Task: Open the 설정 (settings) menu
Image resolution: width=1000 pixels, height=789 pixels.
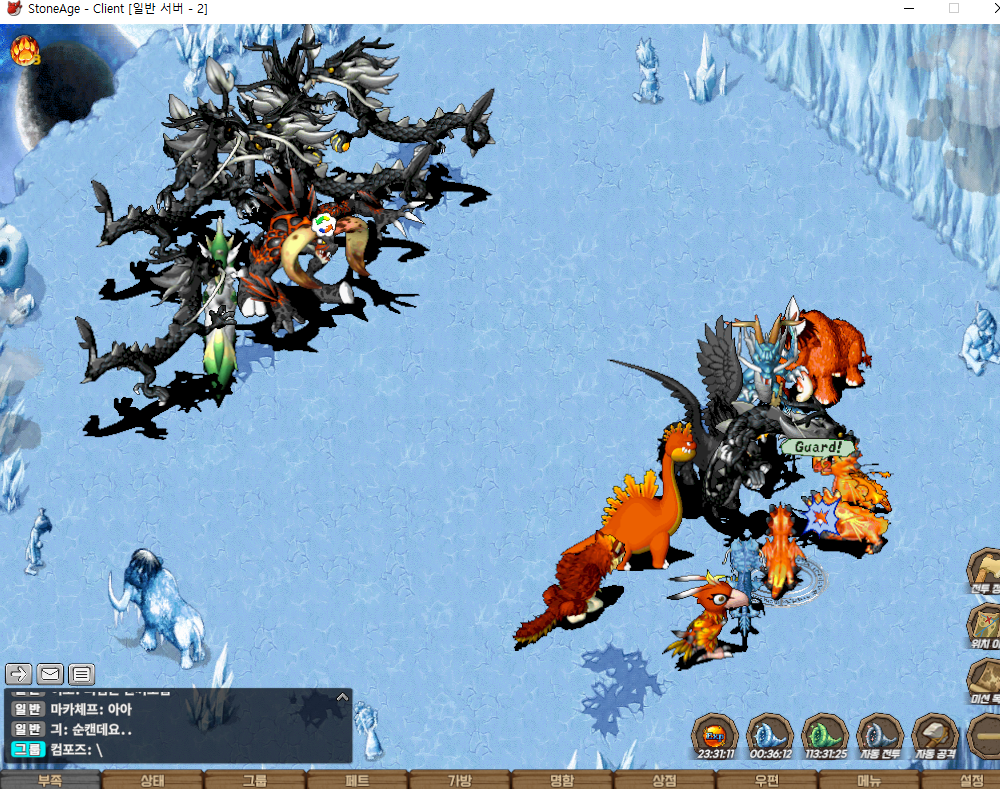Action: tap(968, 780)
